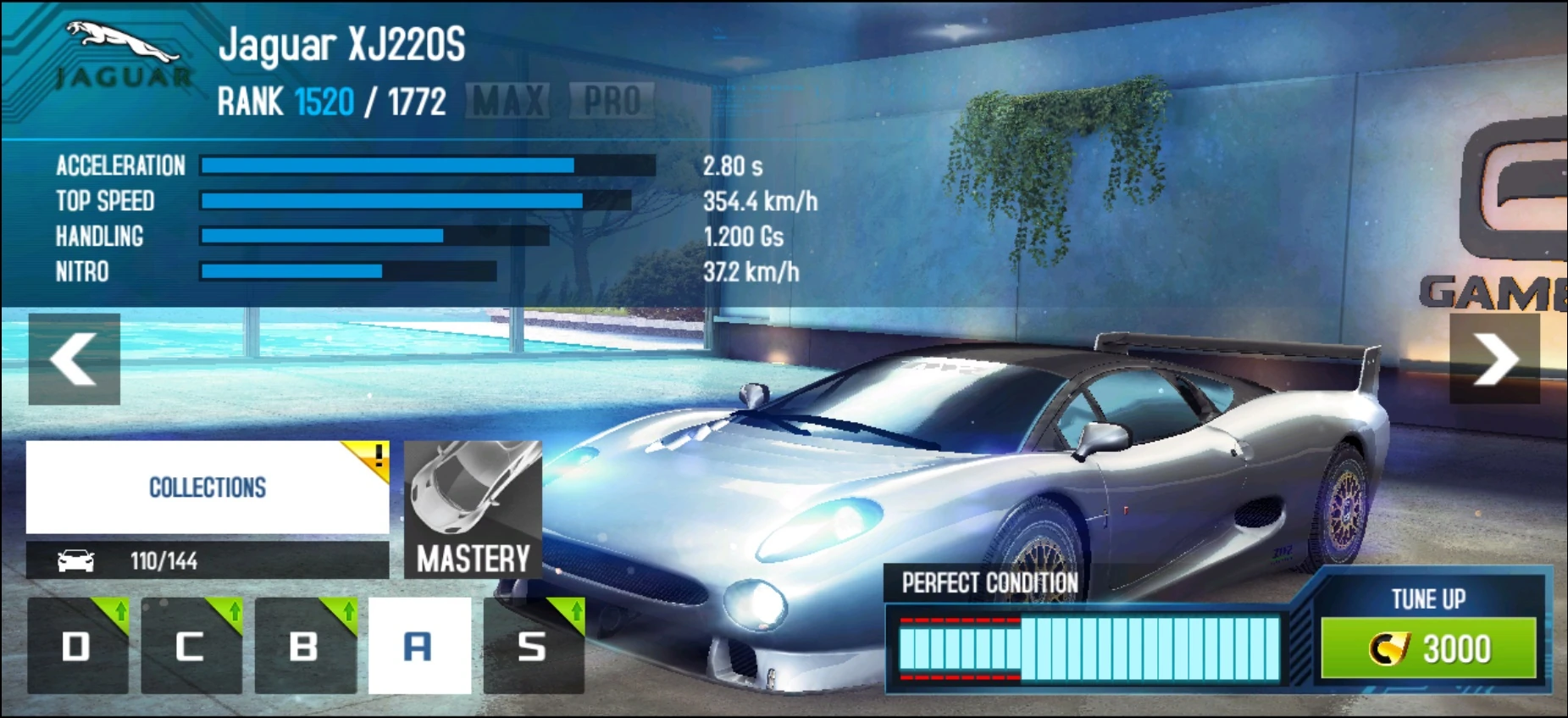Switch to class S vehicles
The image size is (1568, 718).
pos(532,647)
